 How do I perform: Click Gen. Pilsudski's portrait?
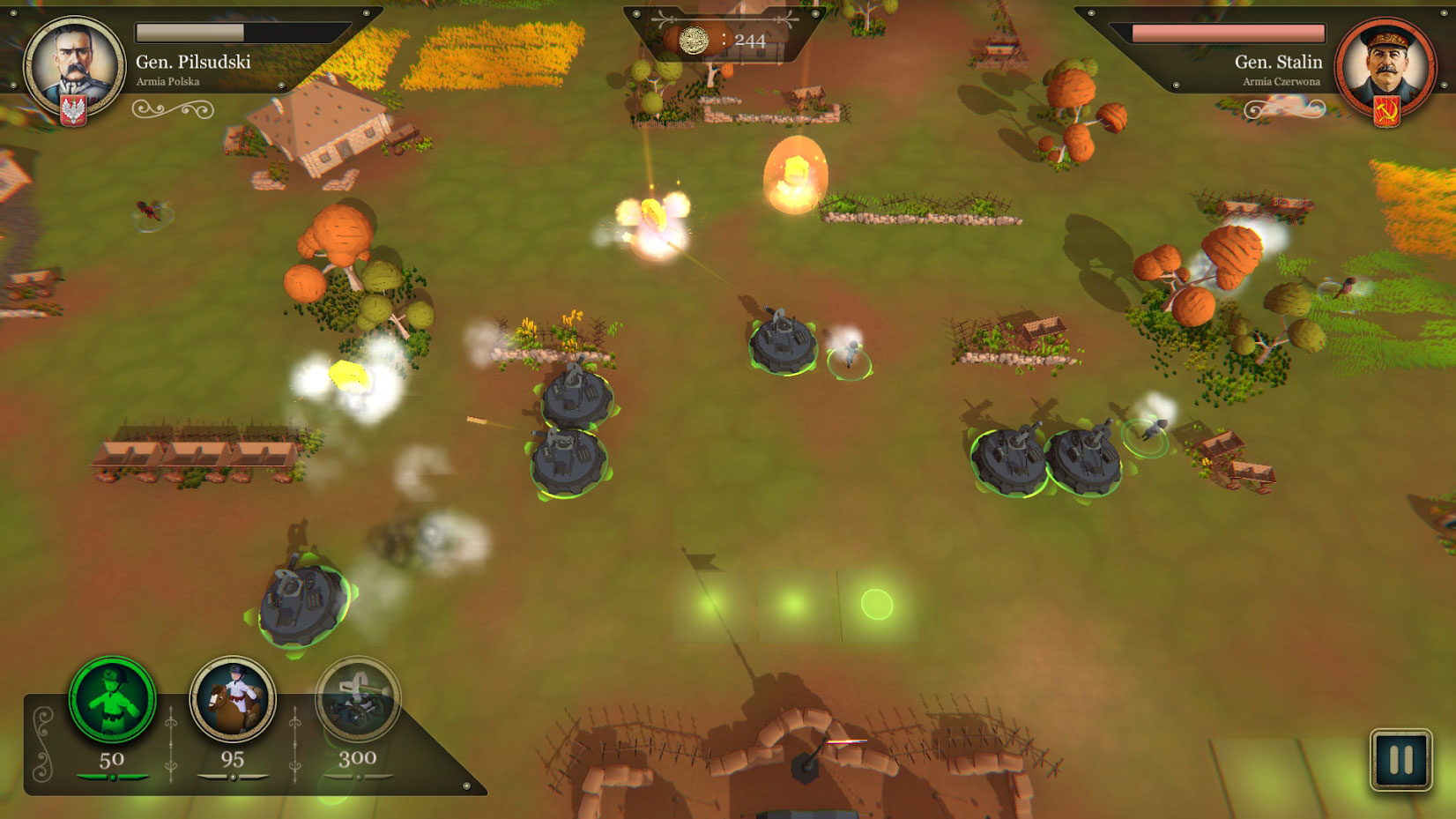coord(74,65)
